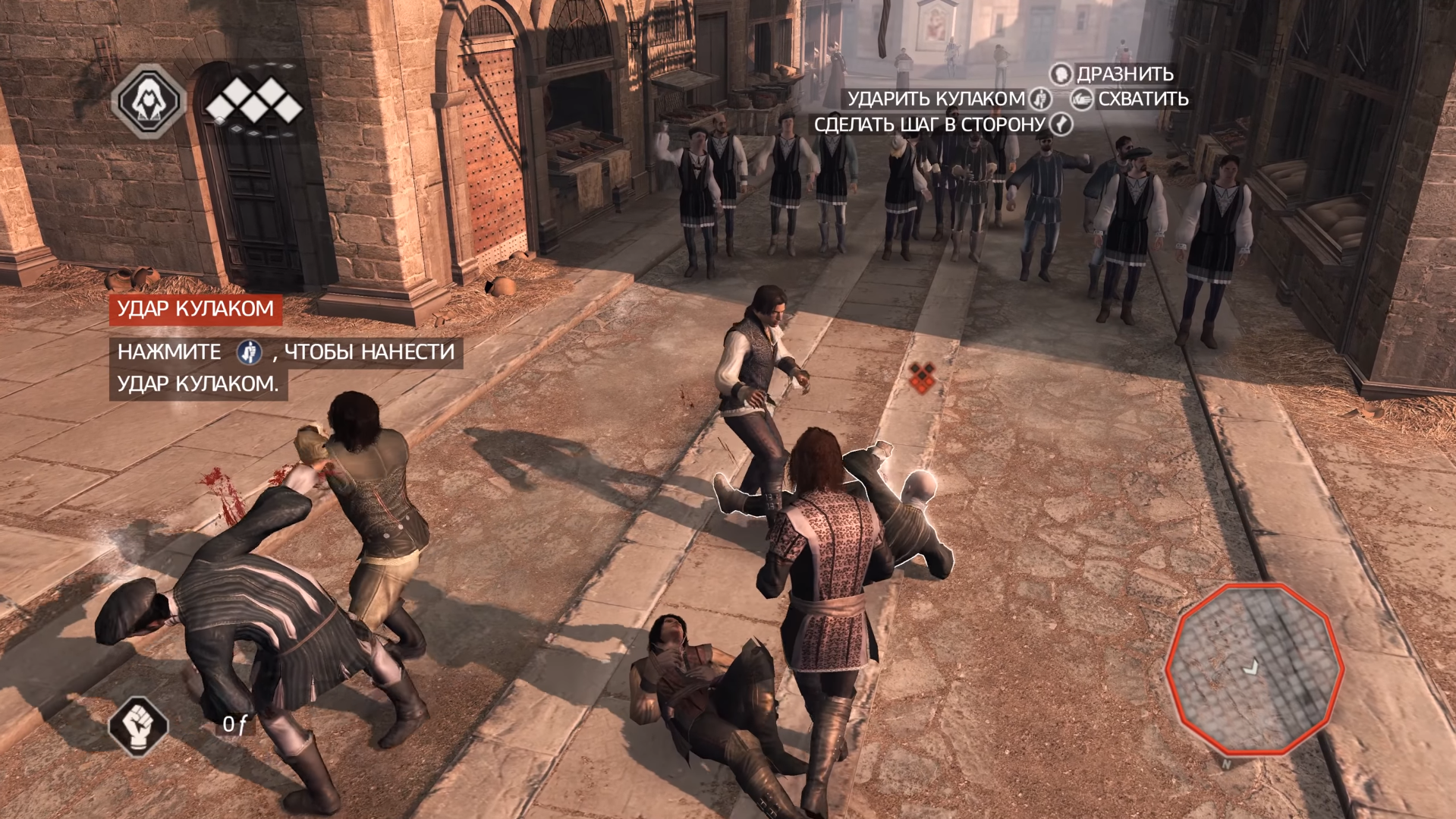Open the octagonal minimap
The height and width of the screenshot is (819, 1456).
[x=1253, y=669]
